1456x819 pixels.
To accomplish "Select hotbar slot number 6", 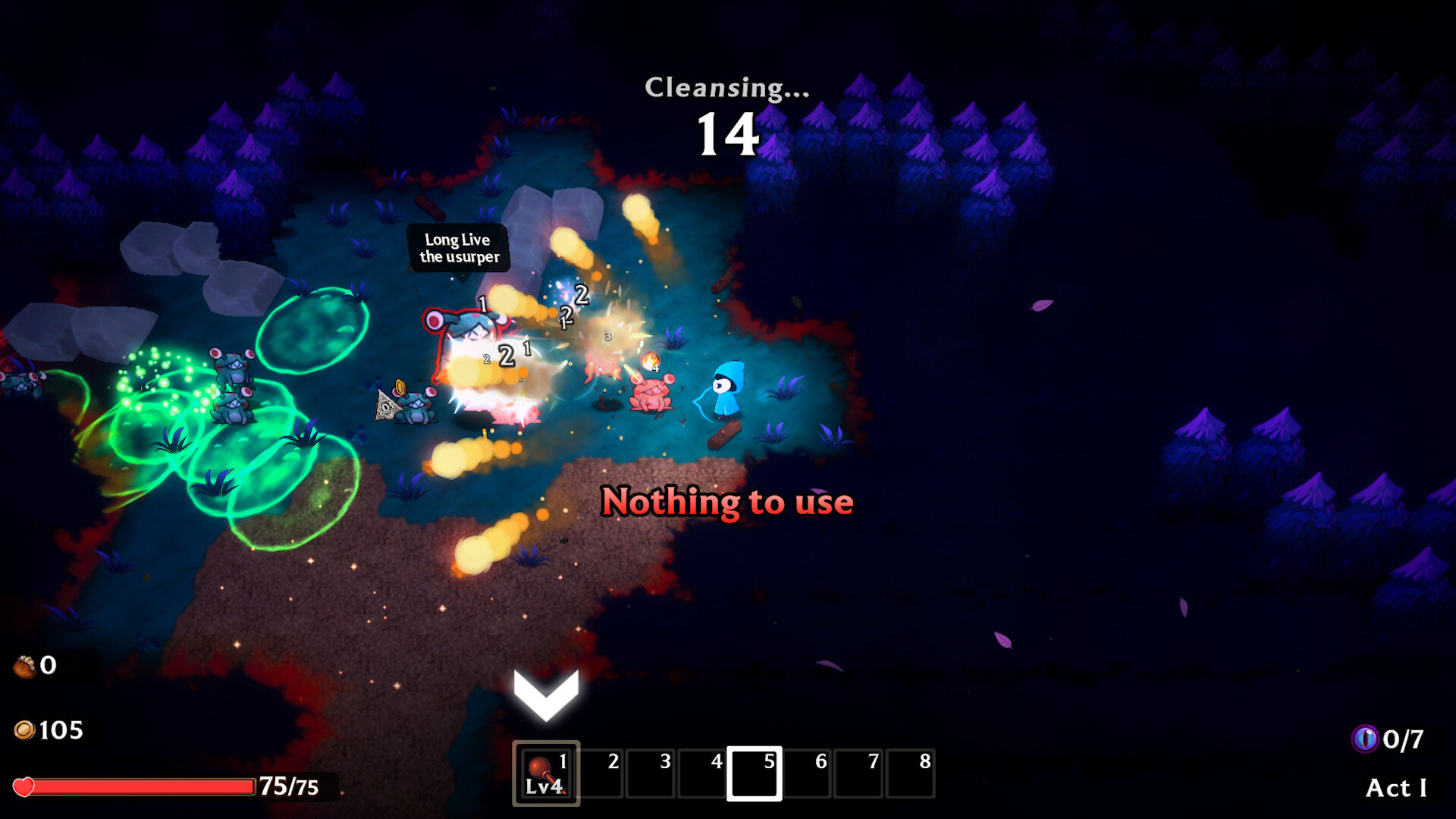I will click(807, 773).
